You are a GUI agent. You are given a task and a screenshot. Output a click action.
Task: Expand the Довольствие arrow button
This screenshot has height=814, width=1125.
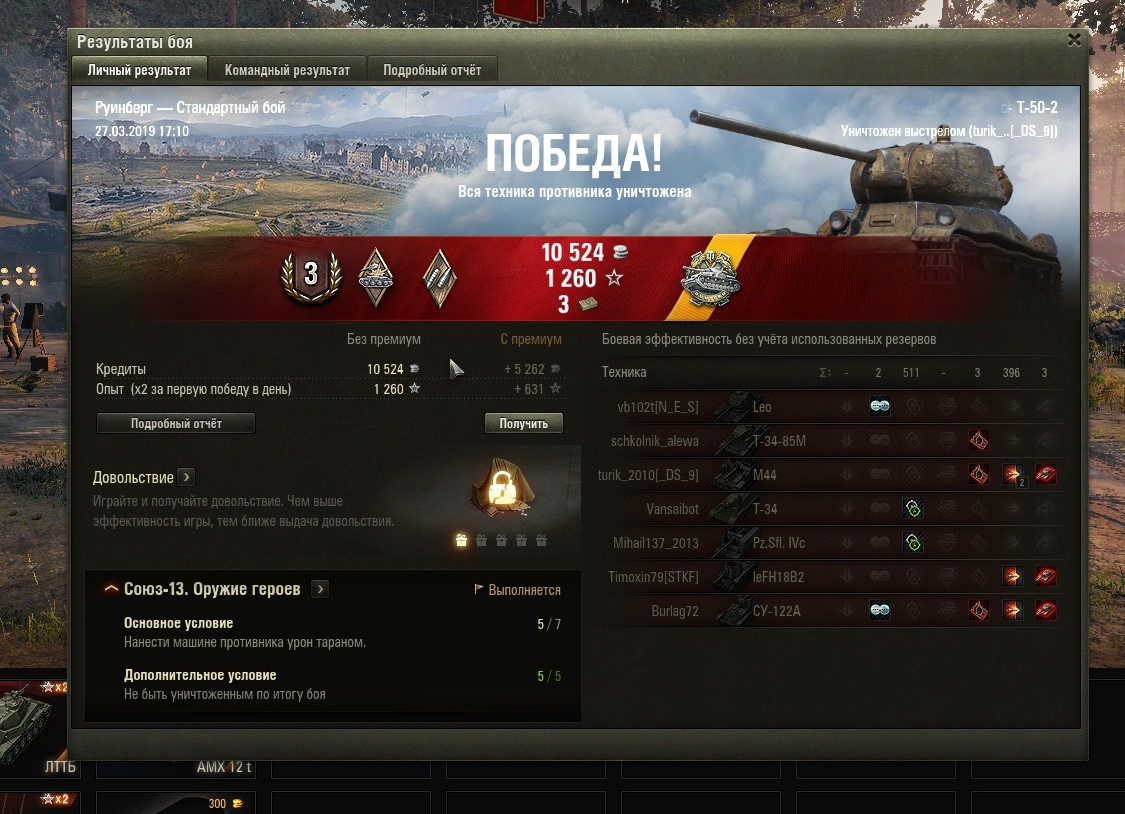point(186,477)
